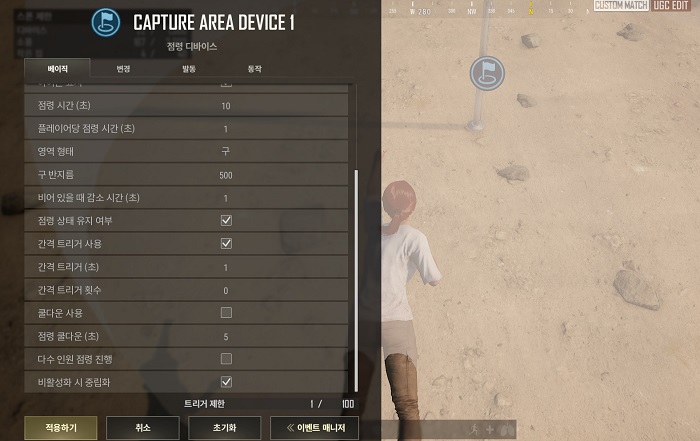
Task: Toggle the 비활성화 시 중립화 checkbox
Action: (x=226, y=382)
